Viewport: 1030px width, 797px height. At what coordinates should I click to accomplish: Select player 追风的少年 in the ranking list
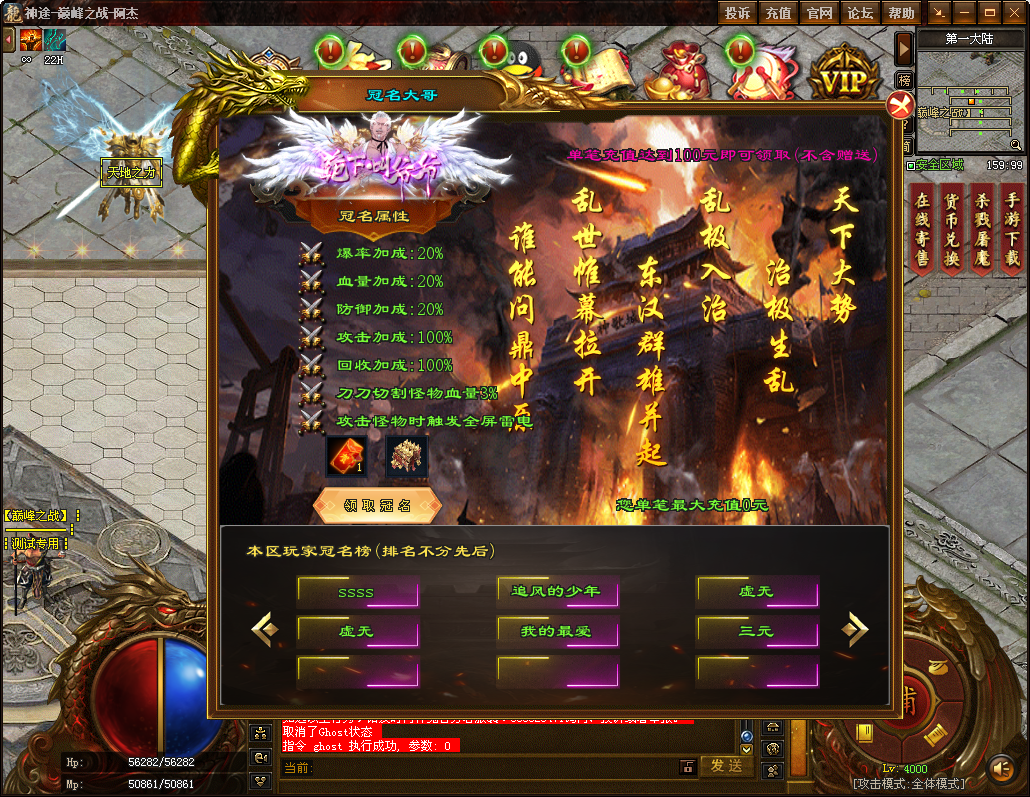[557, 592]
